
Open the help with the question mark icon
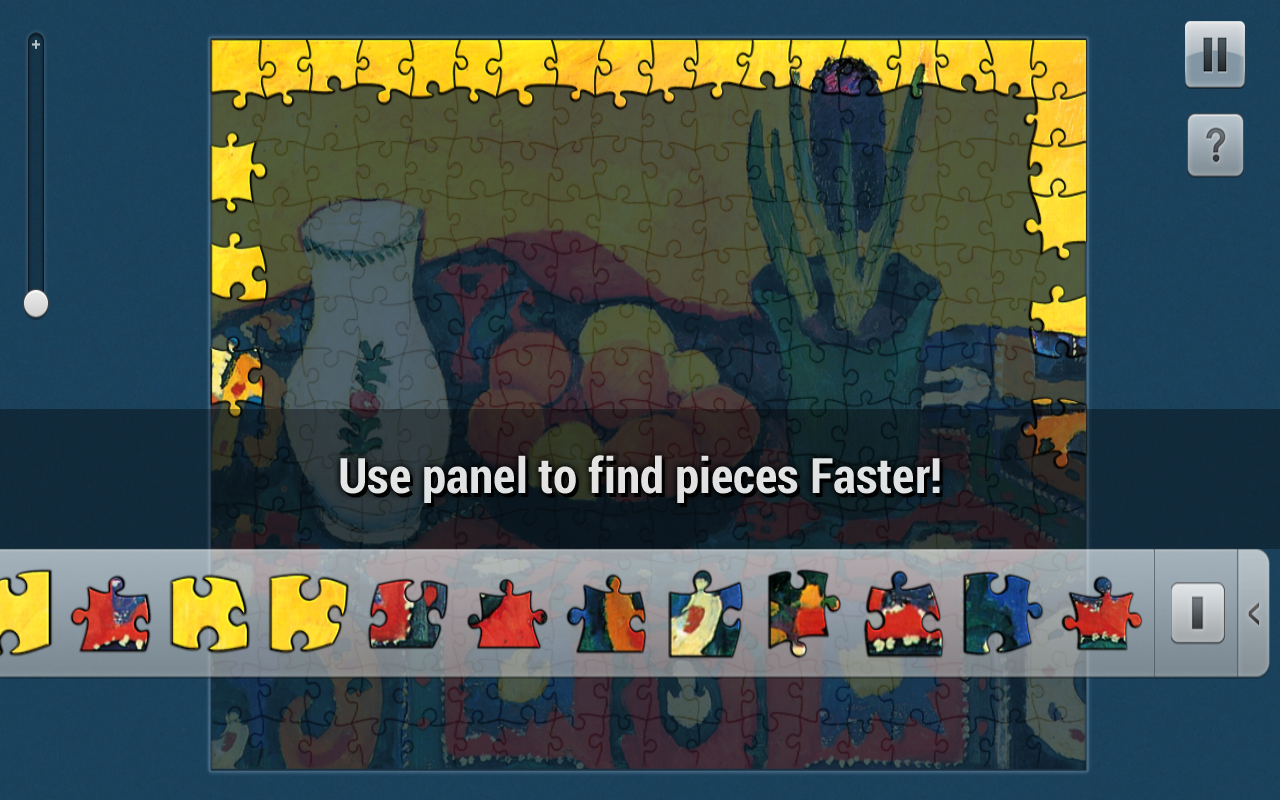pyautogui.click(x=1214, y=146)
